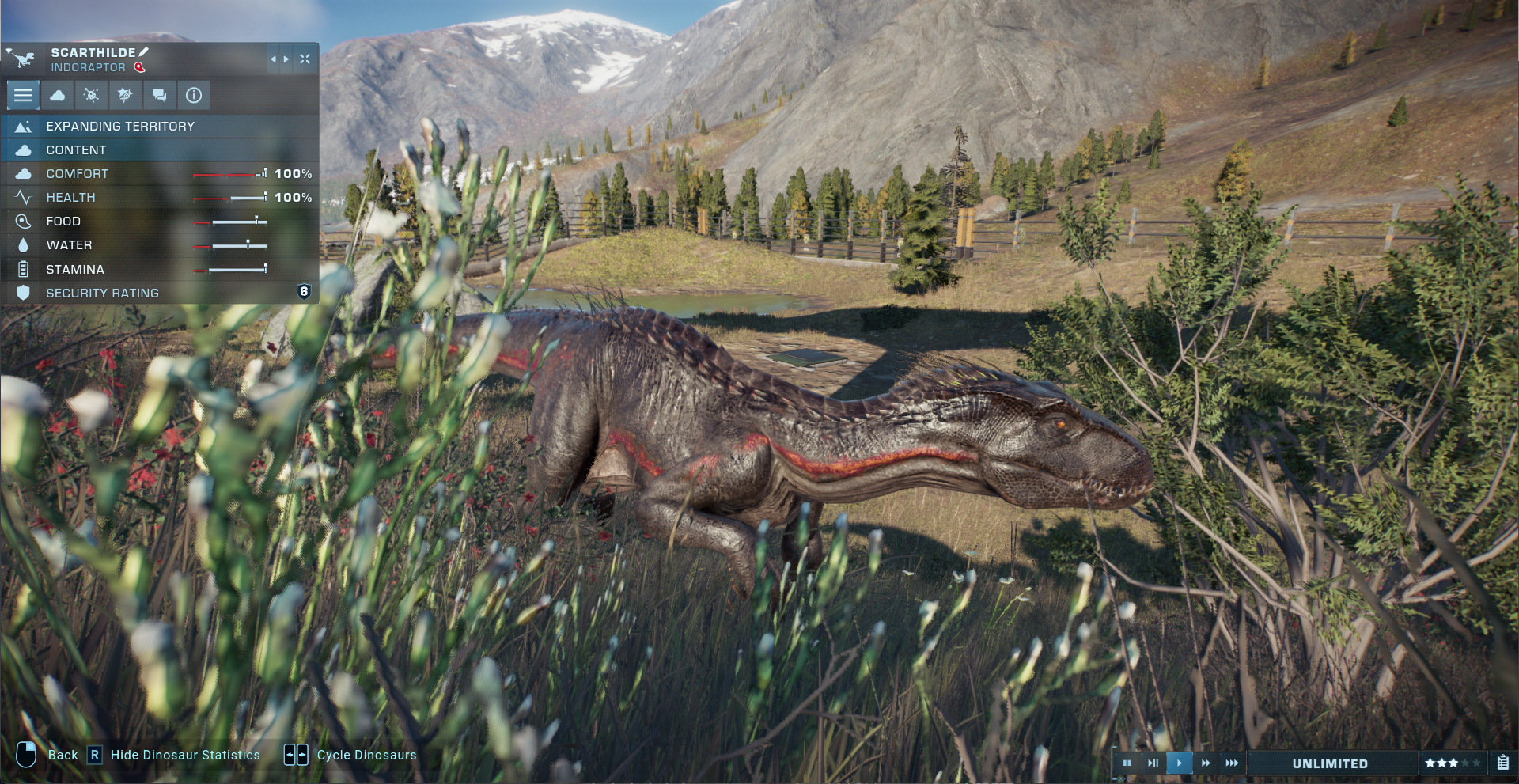Pause the game simulation
The image size is (1519, 784).
[x=1127, y=763]
